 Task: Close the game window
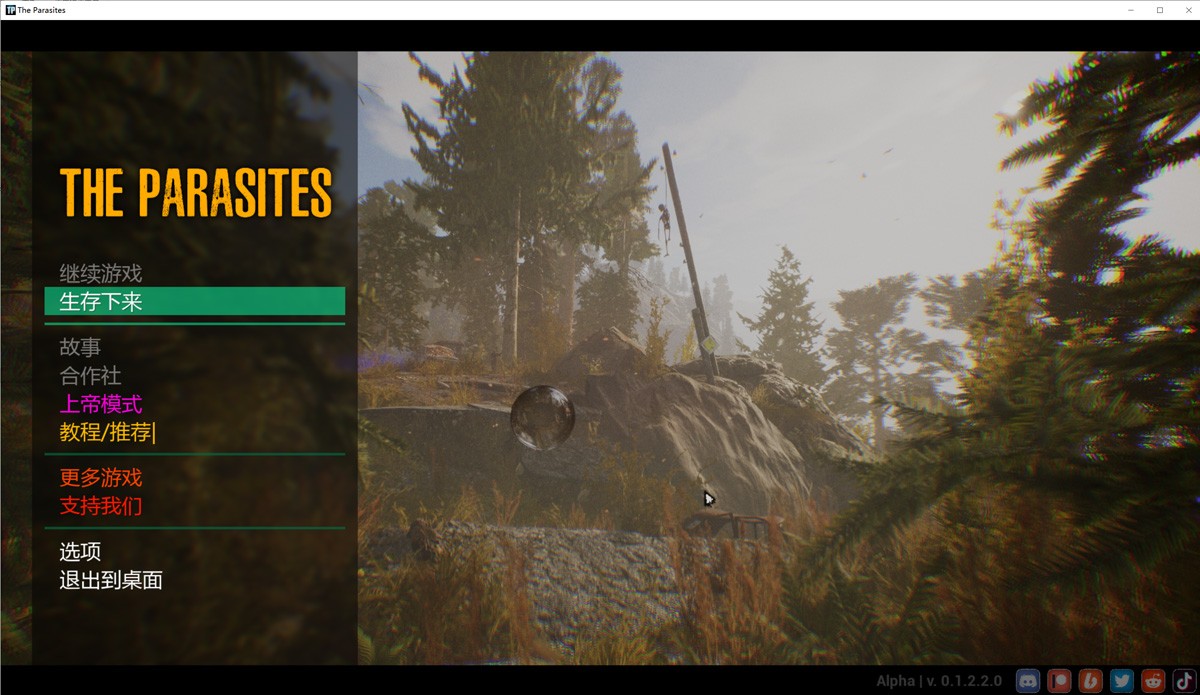pyautogui.click(x=1185, y=10)
